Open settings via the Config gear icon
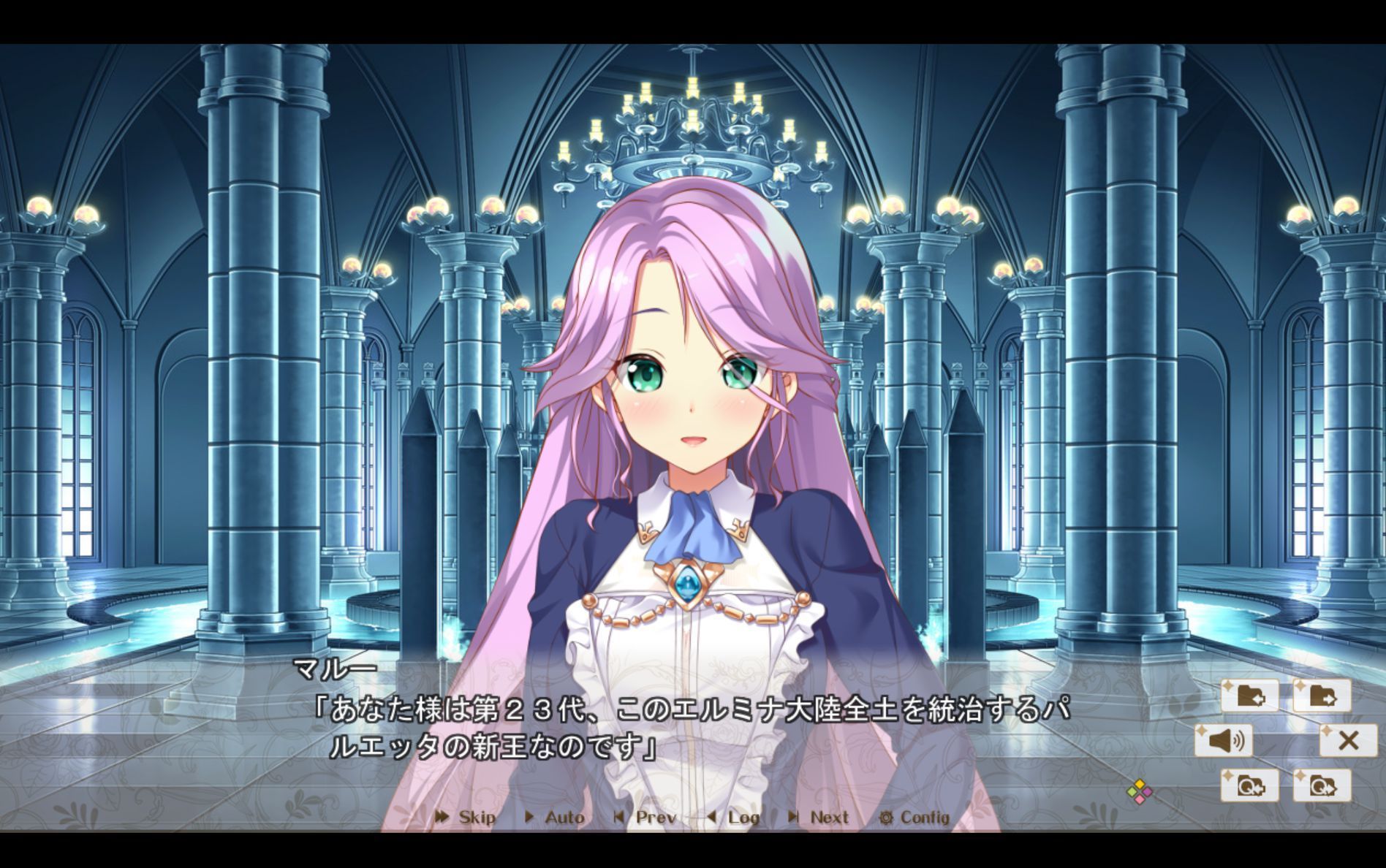 [x=886, y=818]
